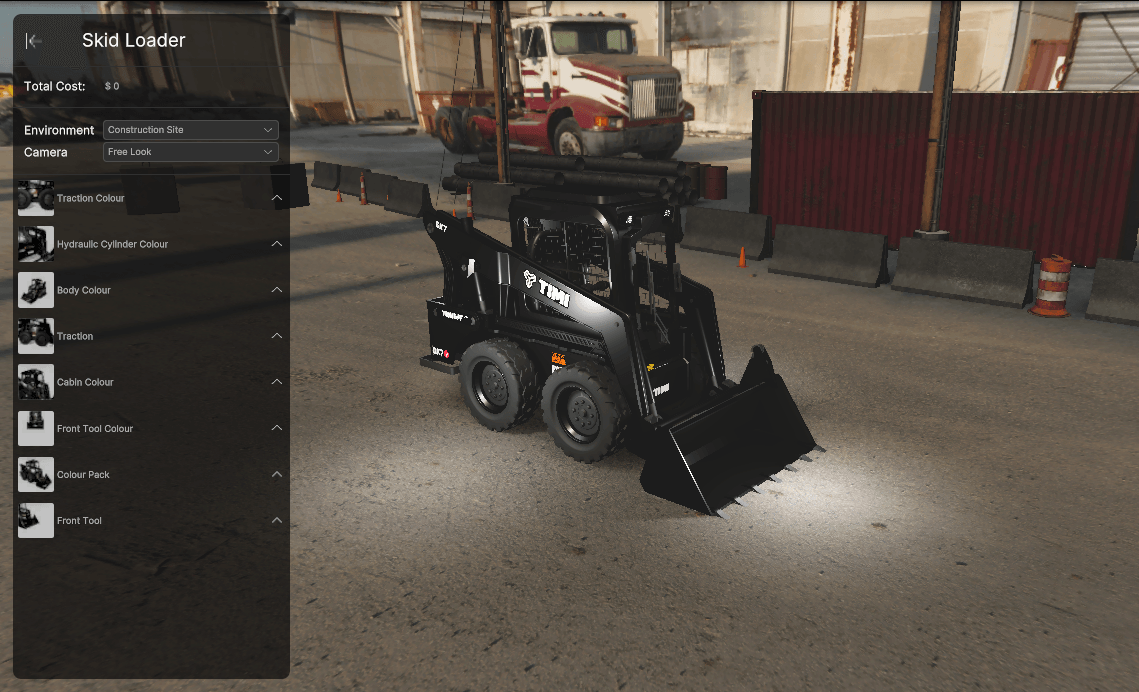Open the Colour Pack section
The height and width of the screenshot is (692, 1139).
pos(277,474)
